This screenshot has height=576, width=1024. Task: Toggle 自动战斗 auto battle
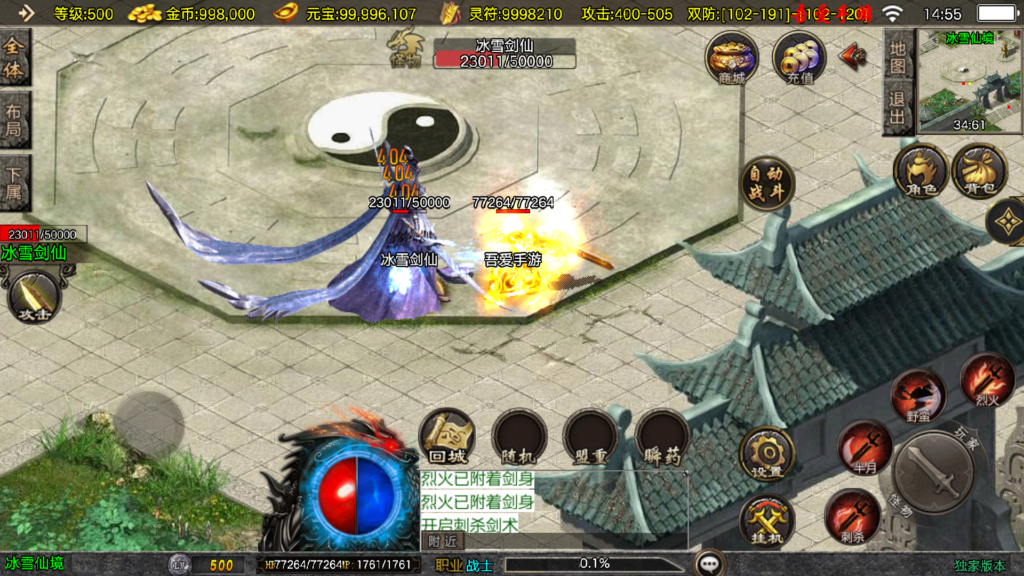pyautogui.click(x=767, y=184)
